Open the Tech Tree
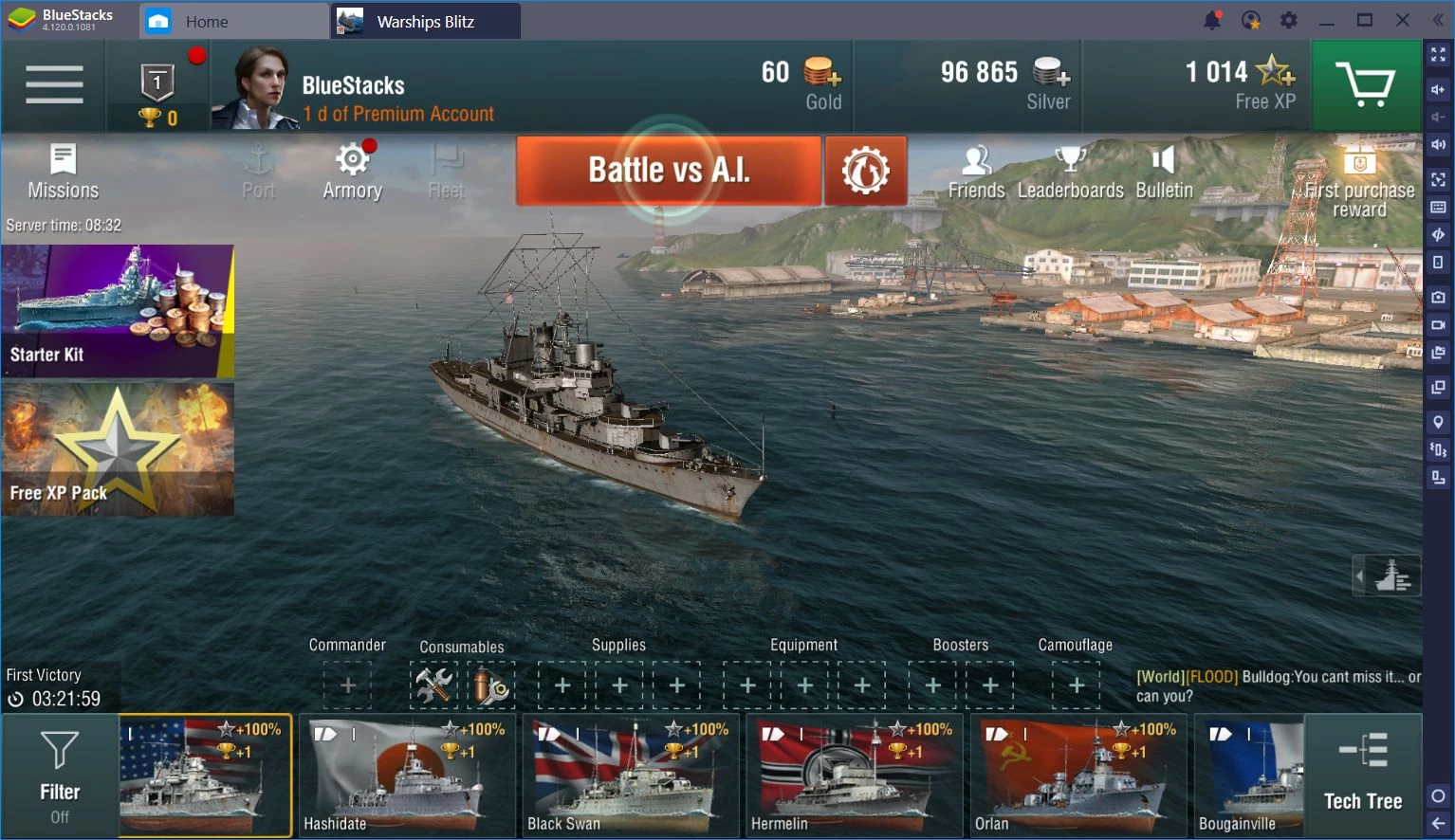 [1362, 776]
